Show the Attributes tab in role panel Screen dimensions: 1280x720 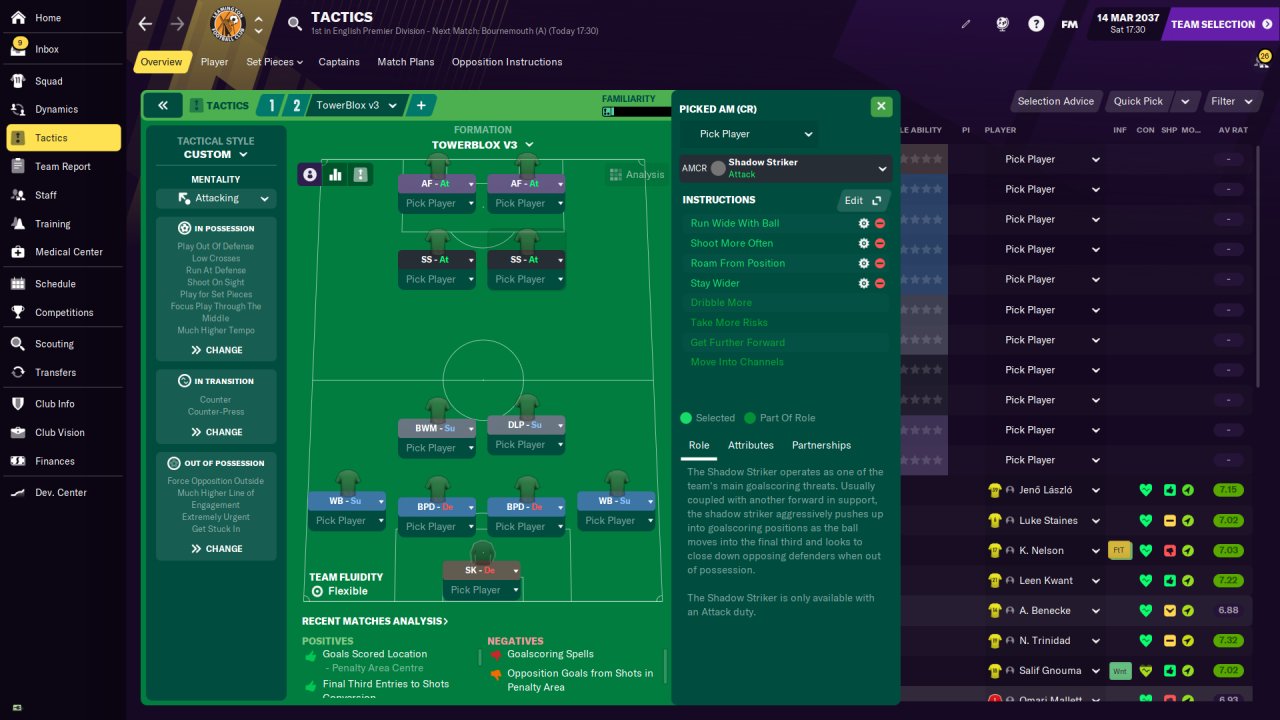[x=750, y=445]
